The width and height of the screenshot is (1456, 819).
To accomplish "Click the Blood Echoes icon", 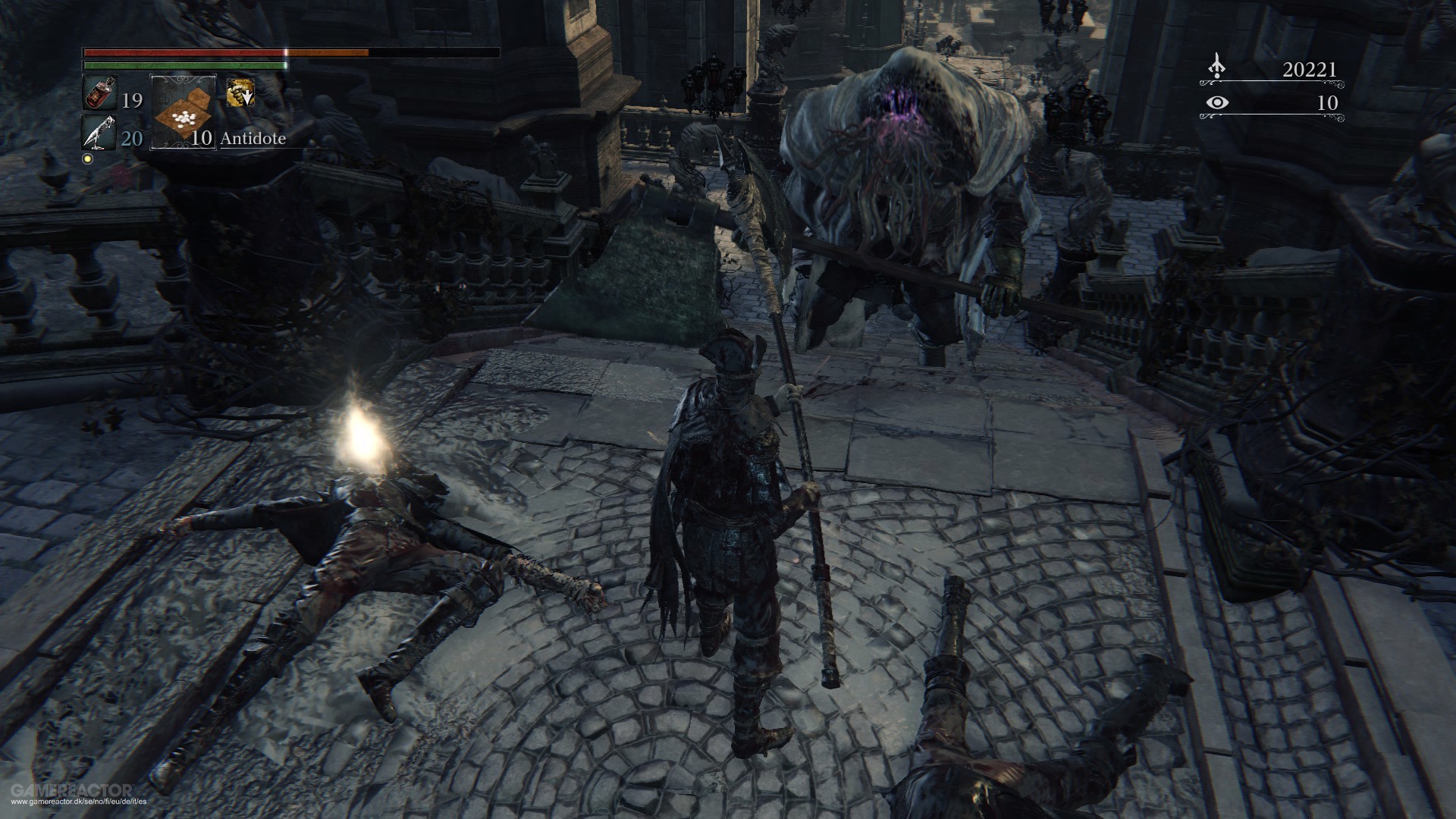I will [1219, 67].
